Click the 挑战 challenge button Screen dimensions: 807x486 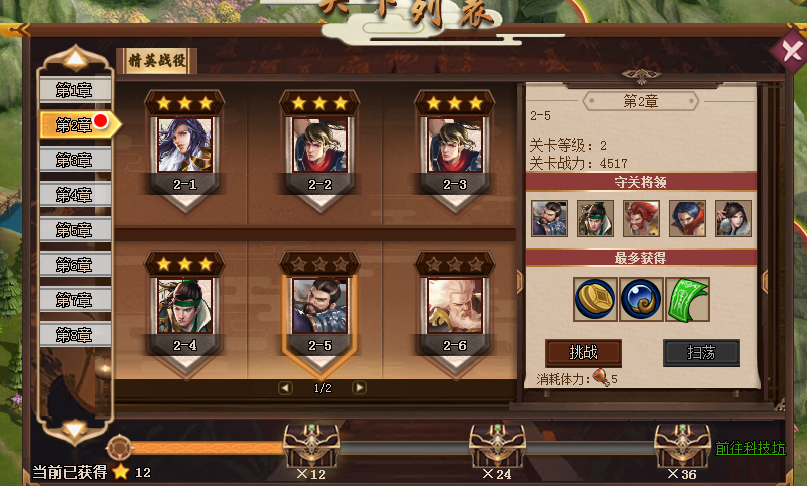coord(583,353)
